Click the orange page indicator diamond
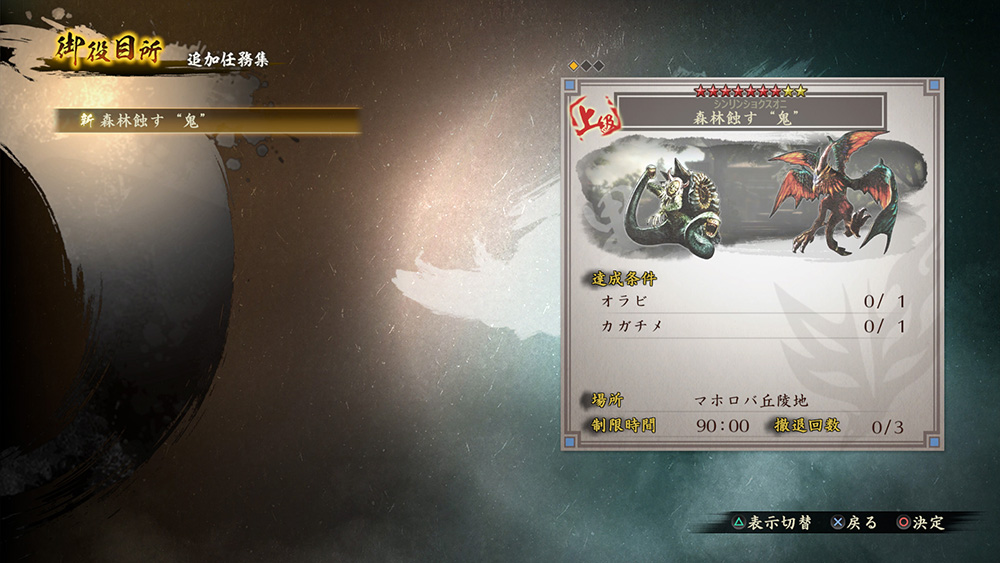The height and width of the screenshot is (563, 1000). click(x=574, y=66)
